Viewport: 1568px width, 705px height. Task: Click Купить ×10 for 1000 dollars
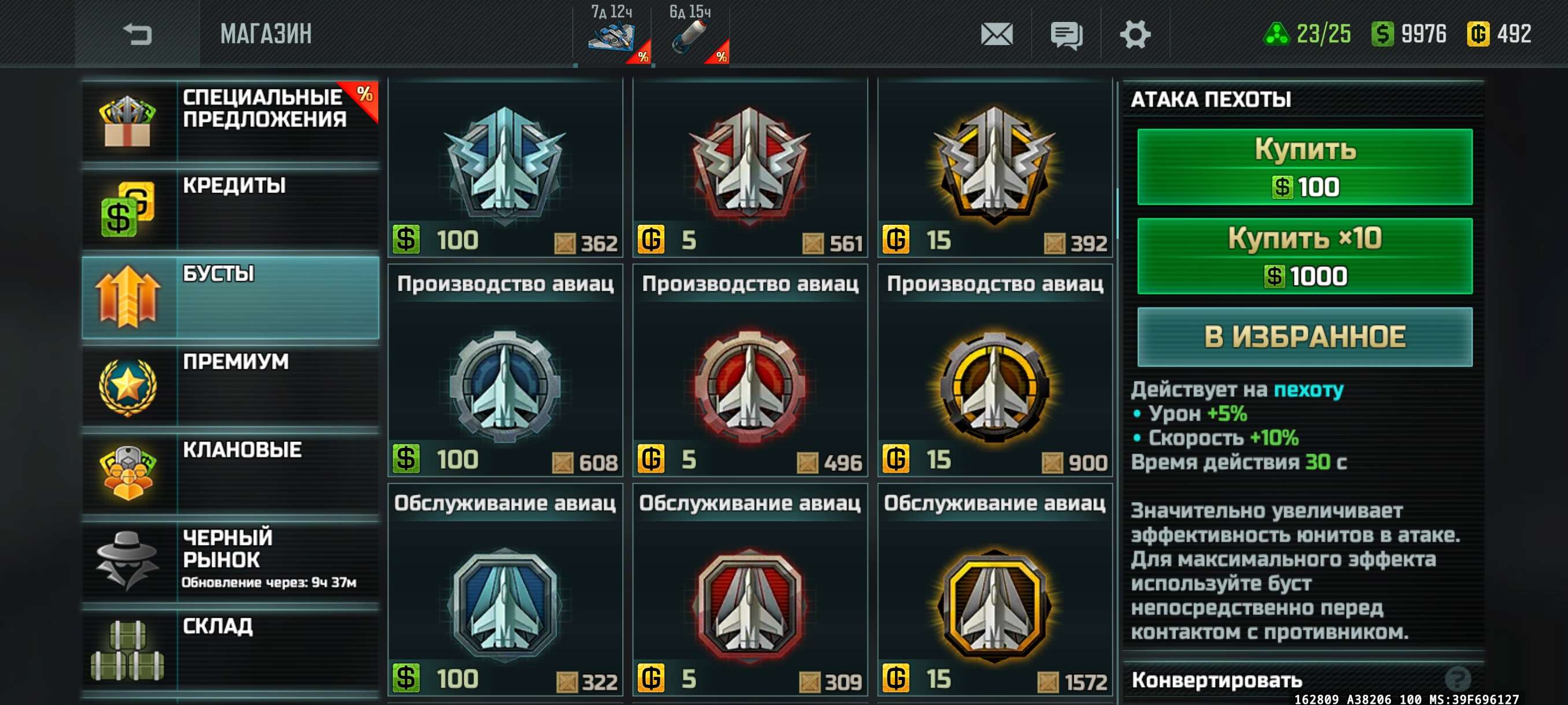coord(1304,256)
